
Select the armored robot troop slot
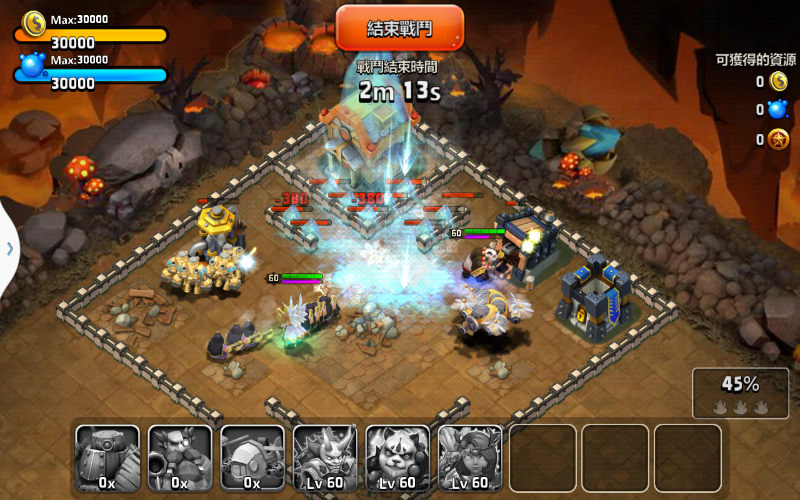(108, 458)
